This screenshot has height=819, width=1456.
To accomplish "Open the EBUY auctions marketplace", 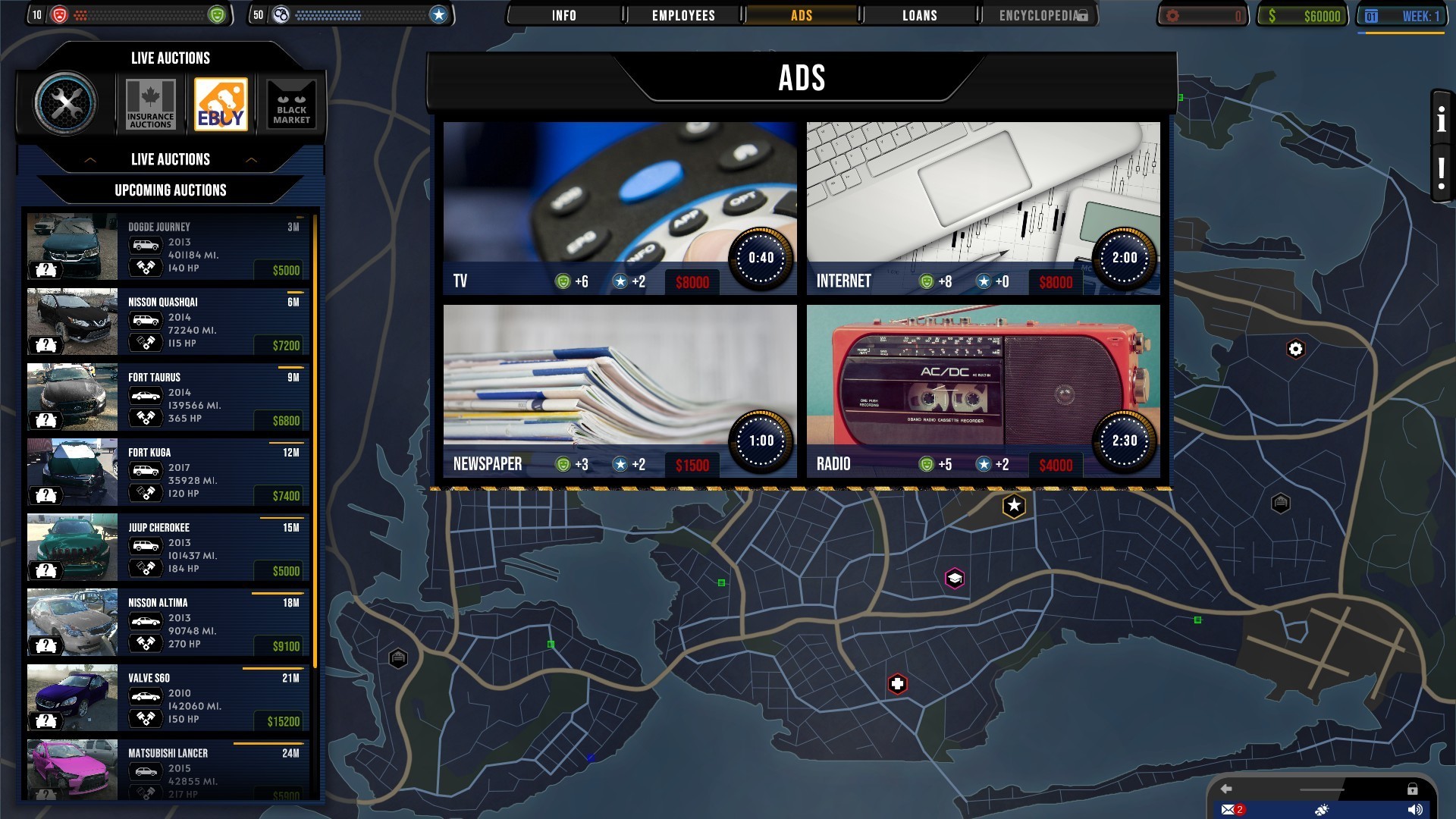I will 221,104.
